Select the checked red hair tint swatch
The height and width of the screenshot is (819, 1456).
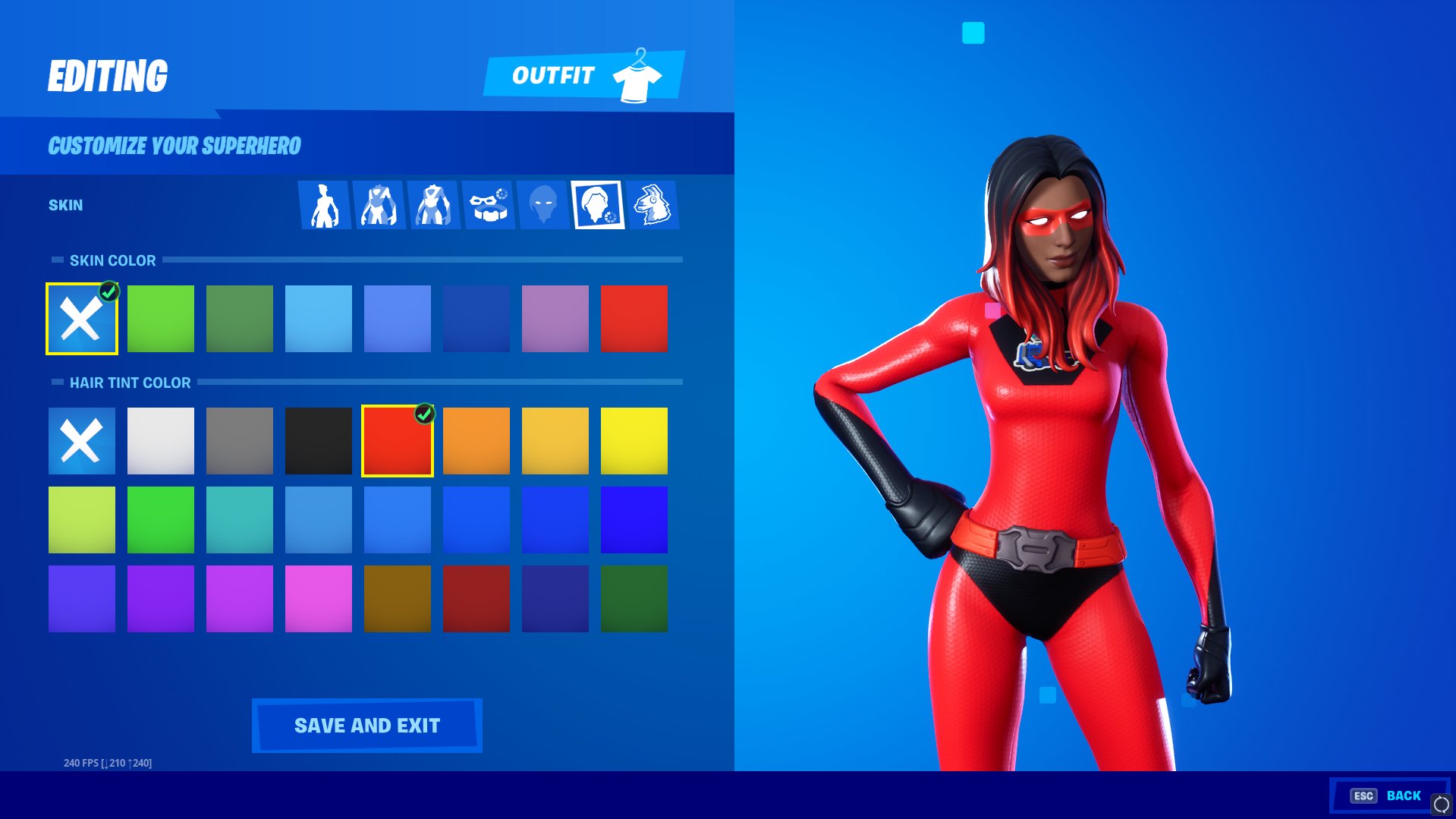pos(397,440)
